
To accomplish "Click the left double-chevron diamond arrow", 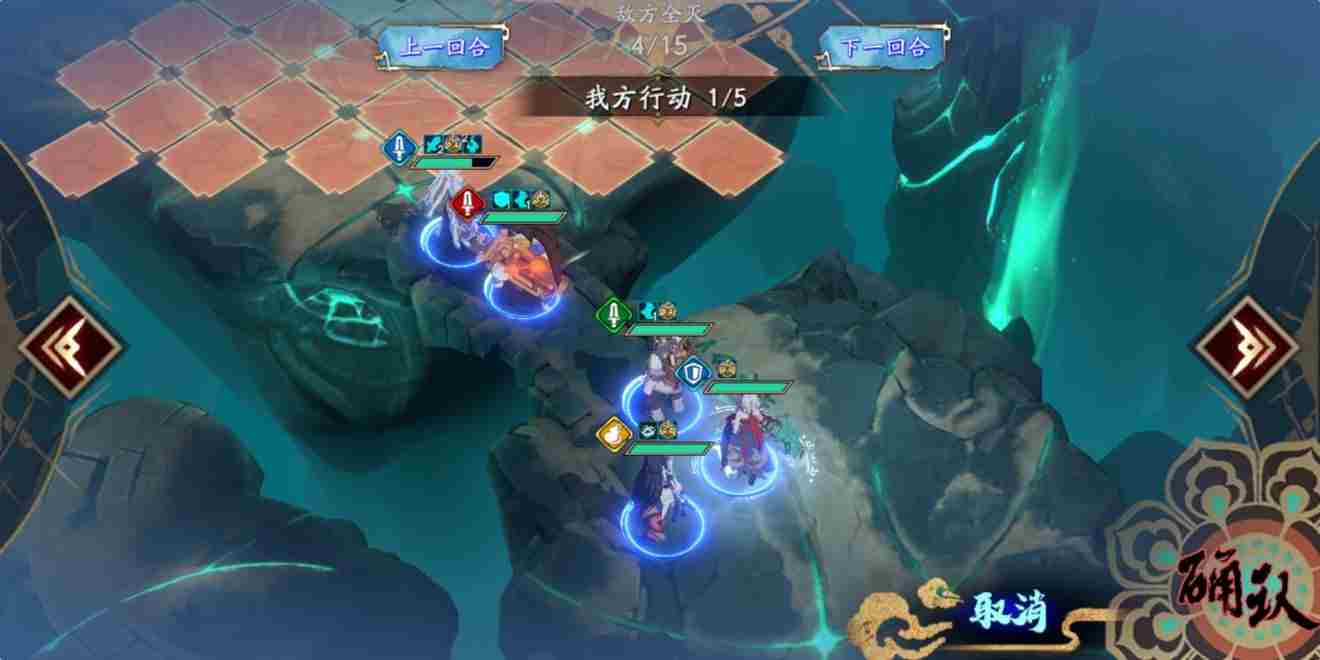I will pyautogui.click(x=70, y=347).
